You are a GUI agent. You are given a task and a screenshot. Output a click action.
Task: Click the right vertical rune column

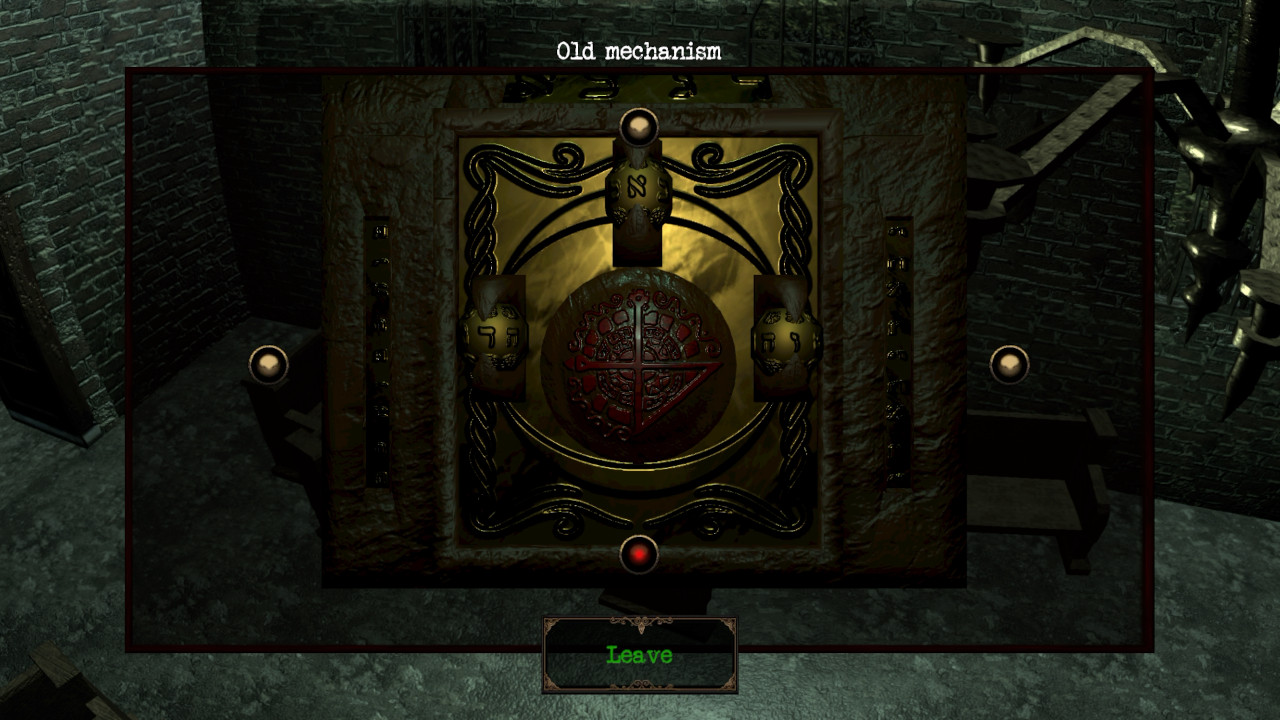(x=893, y=360)
